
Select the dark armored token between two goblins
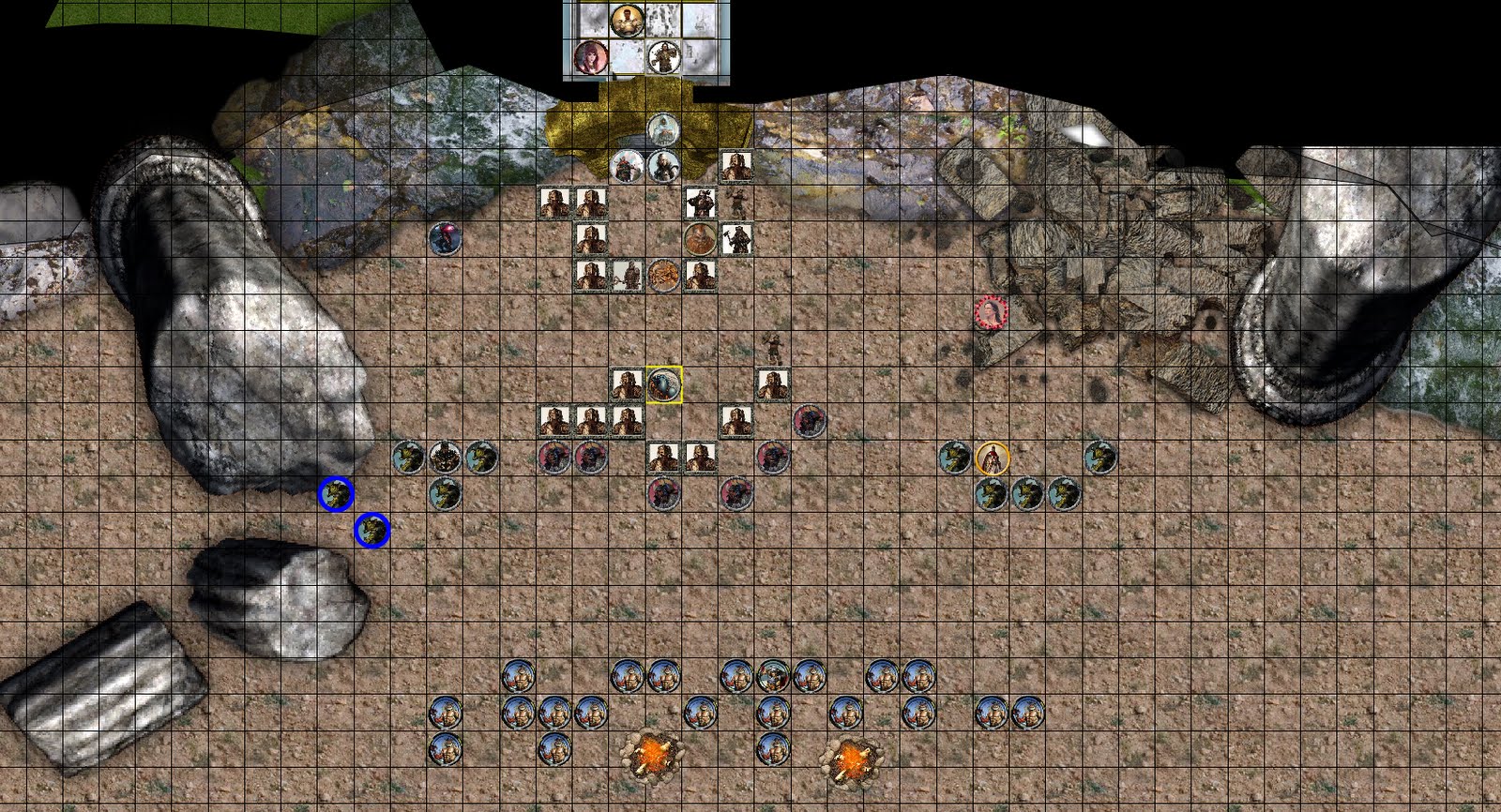445,458
